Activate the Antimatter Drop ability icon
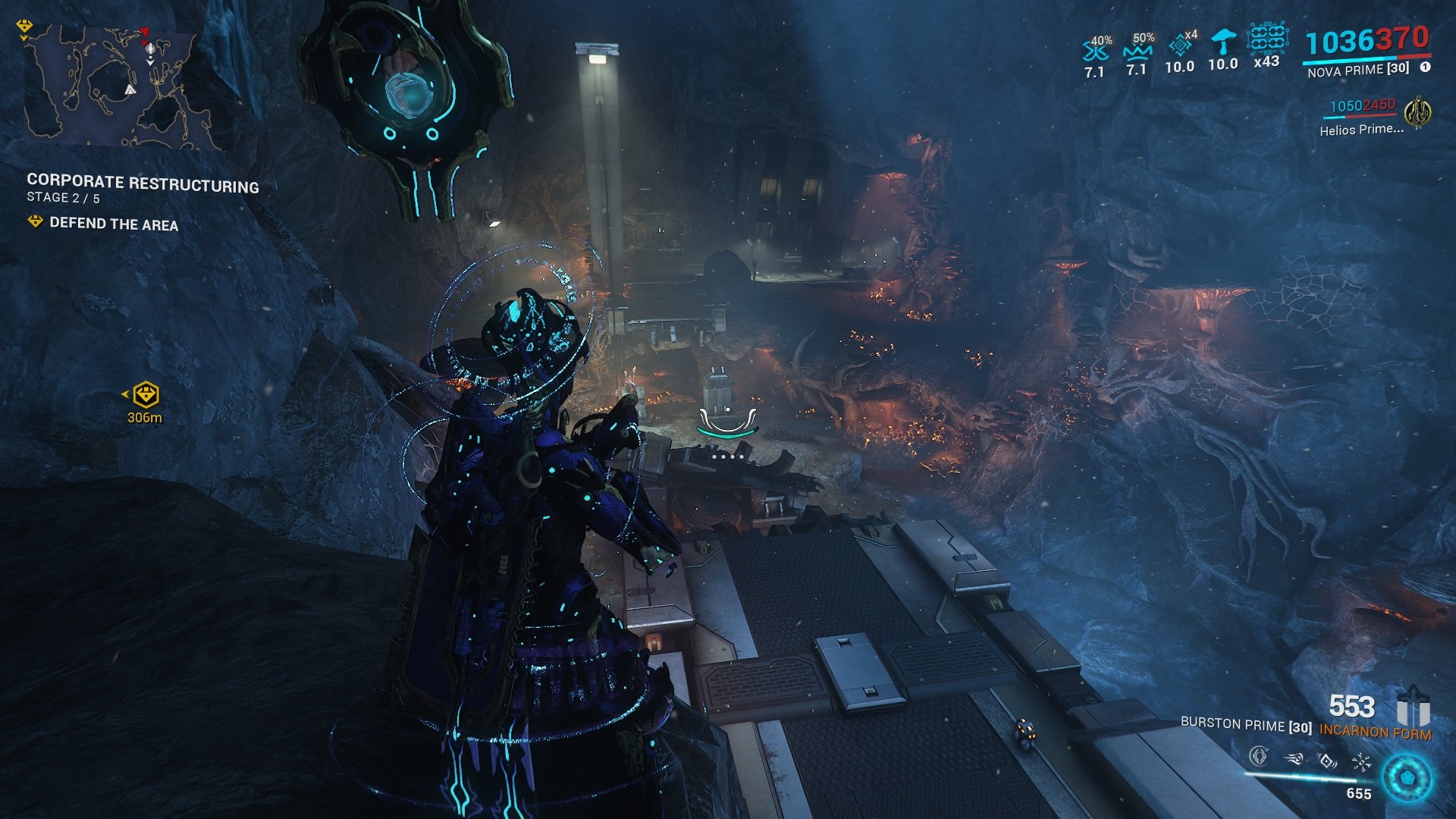 [x=1294, y=758]
